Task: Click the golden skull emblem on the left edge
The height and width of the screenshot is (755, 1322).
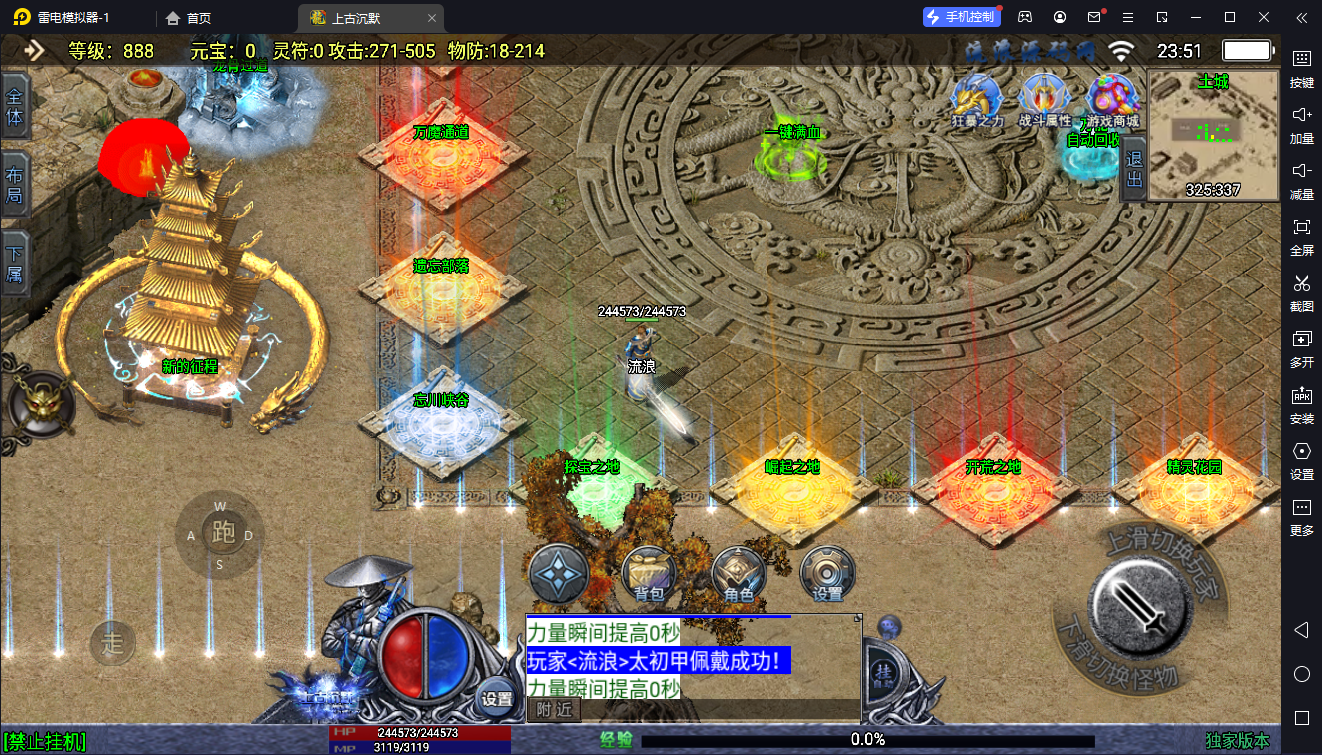Action: click(x=41, y=406)
